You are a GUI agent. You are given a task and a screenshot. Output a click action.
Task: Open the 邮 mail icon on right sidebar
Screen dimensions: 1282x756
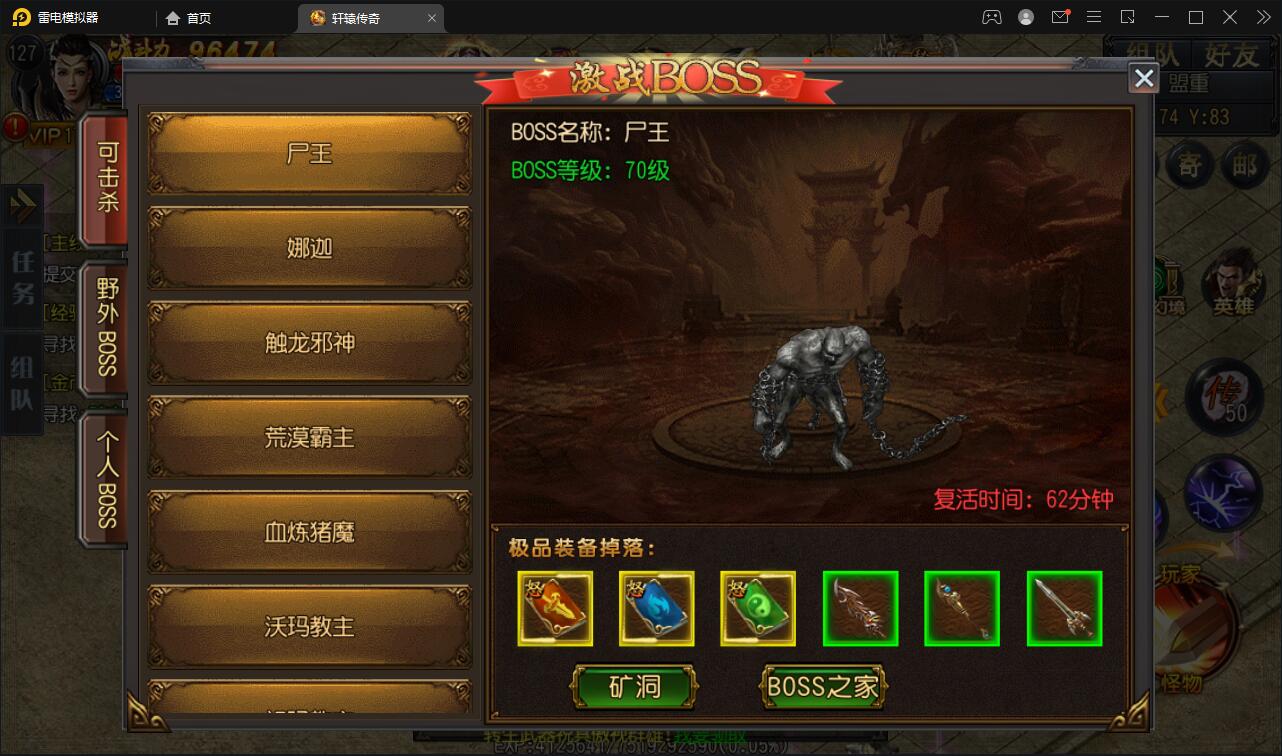1245,166
